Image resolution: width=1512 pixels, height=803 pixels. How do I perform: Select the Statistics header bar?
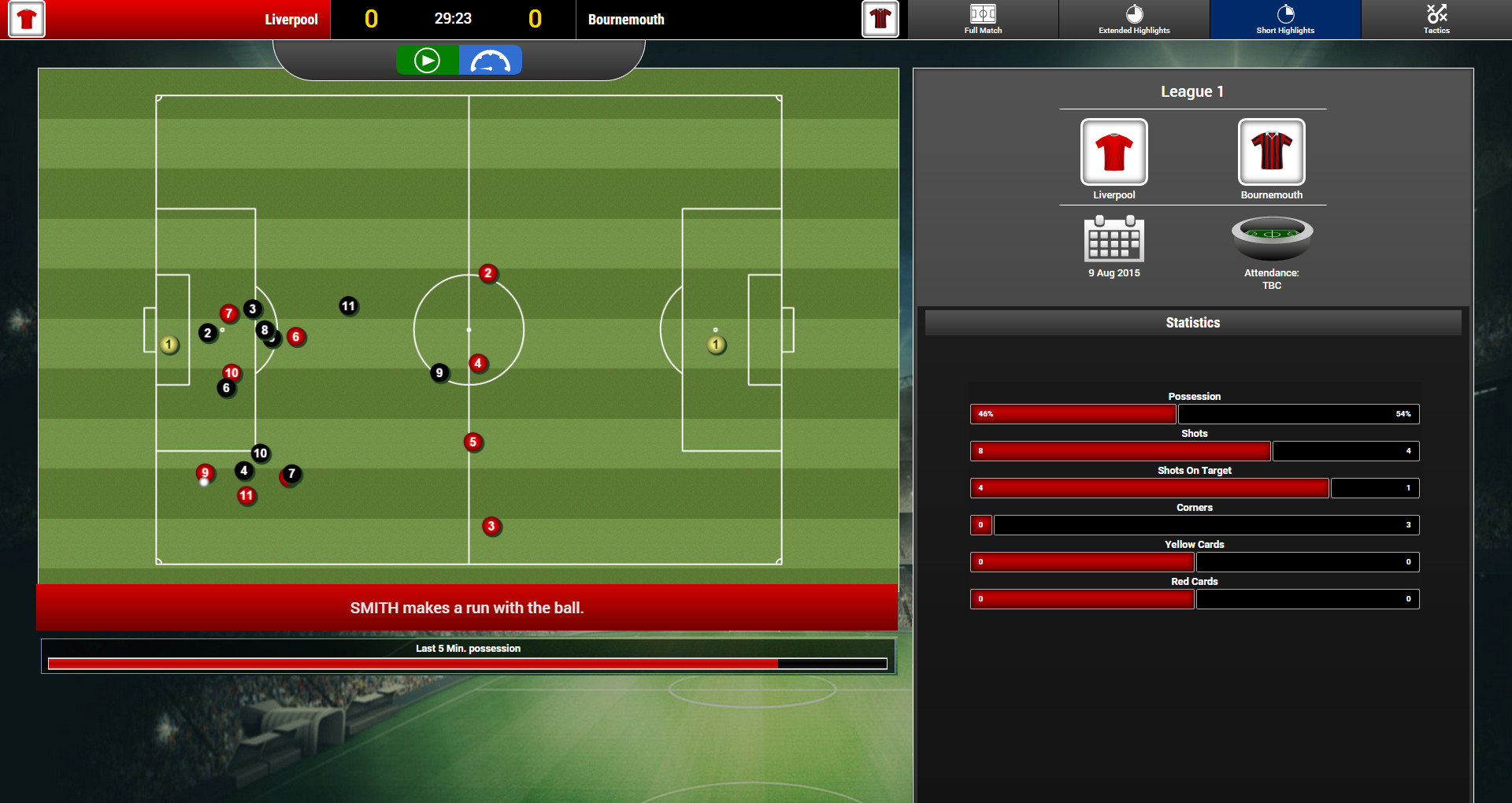1193,322
